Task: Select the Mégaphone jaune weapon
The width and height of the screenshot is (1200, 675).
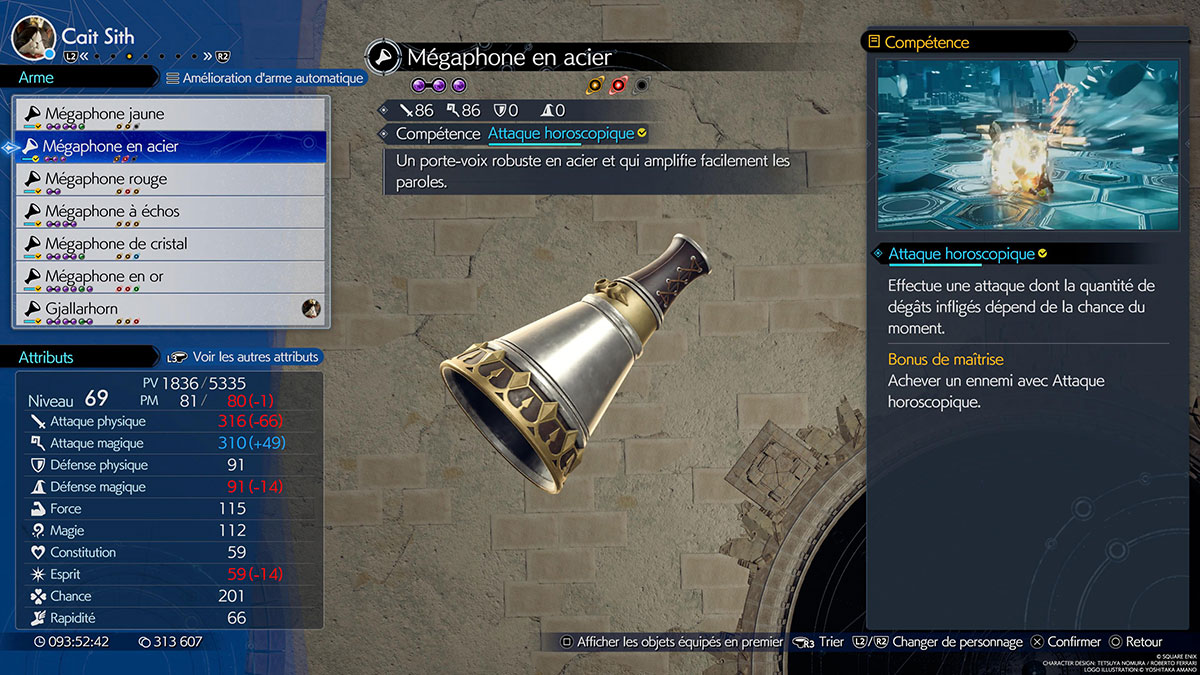Action: point(170,114)
